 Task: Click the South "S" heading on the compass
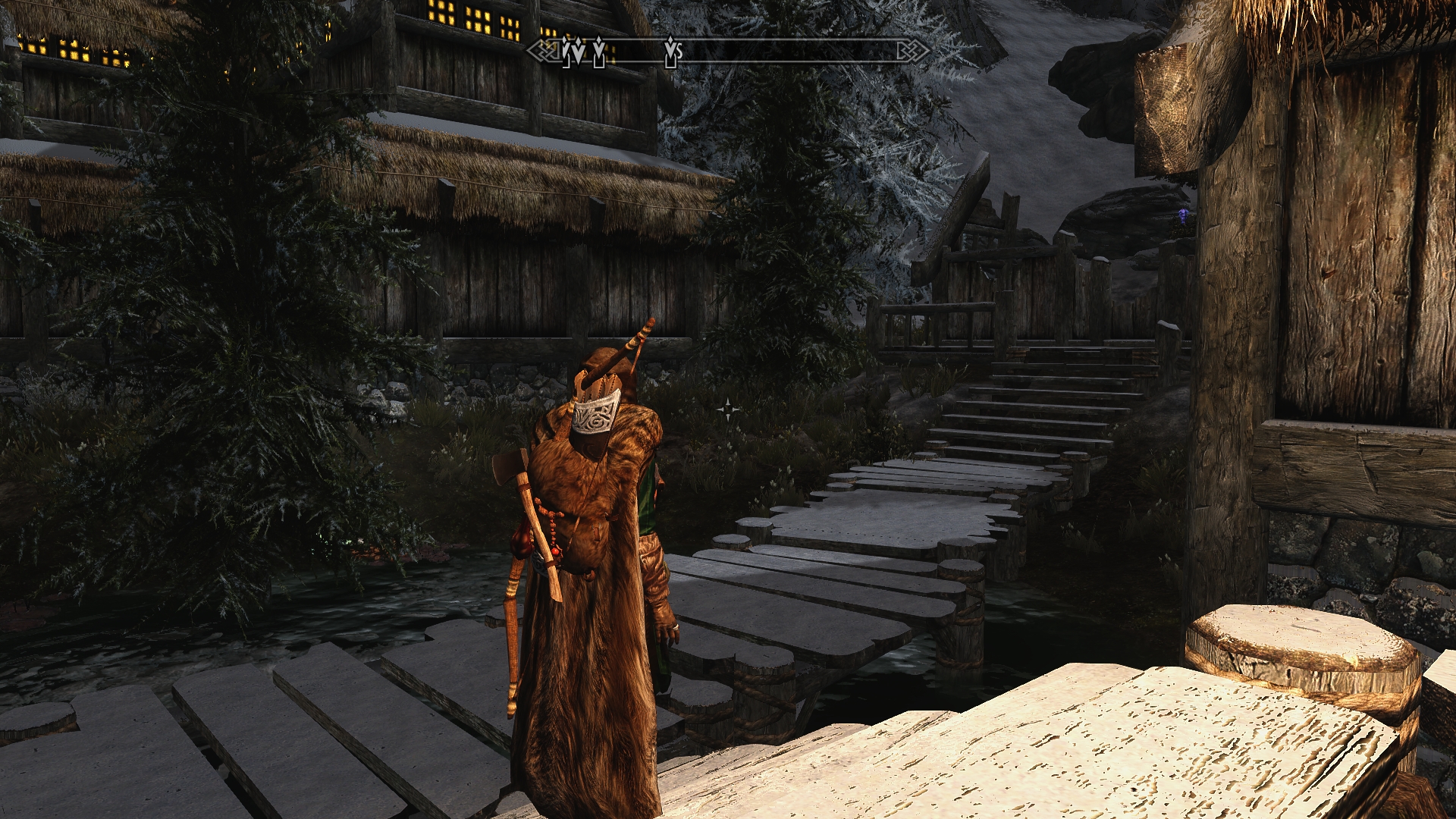click(x=679, y=52)
